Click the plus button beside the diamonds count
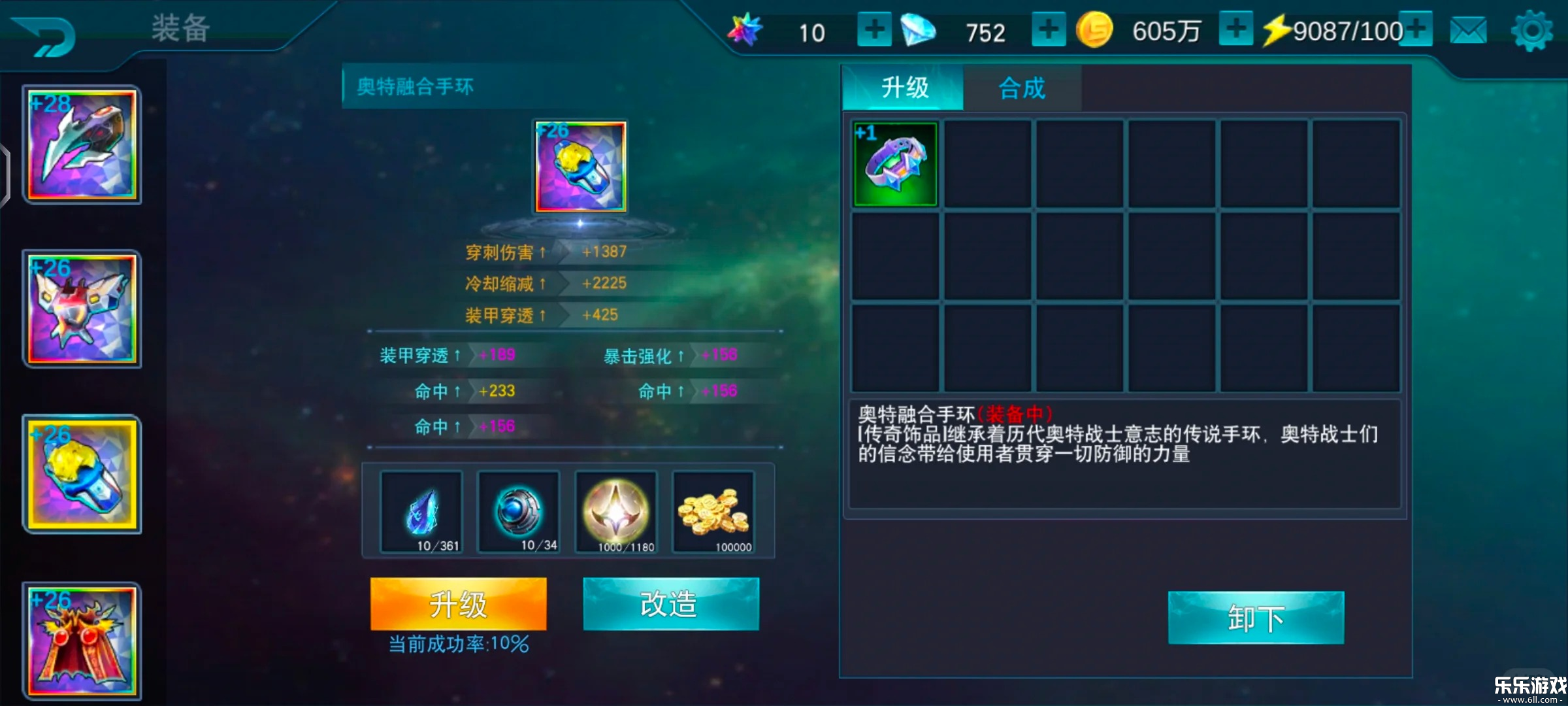Viewport: 1568px width, 706px height. point(1048,29)
